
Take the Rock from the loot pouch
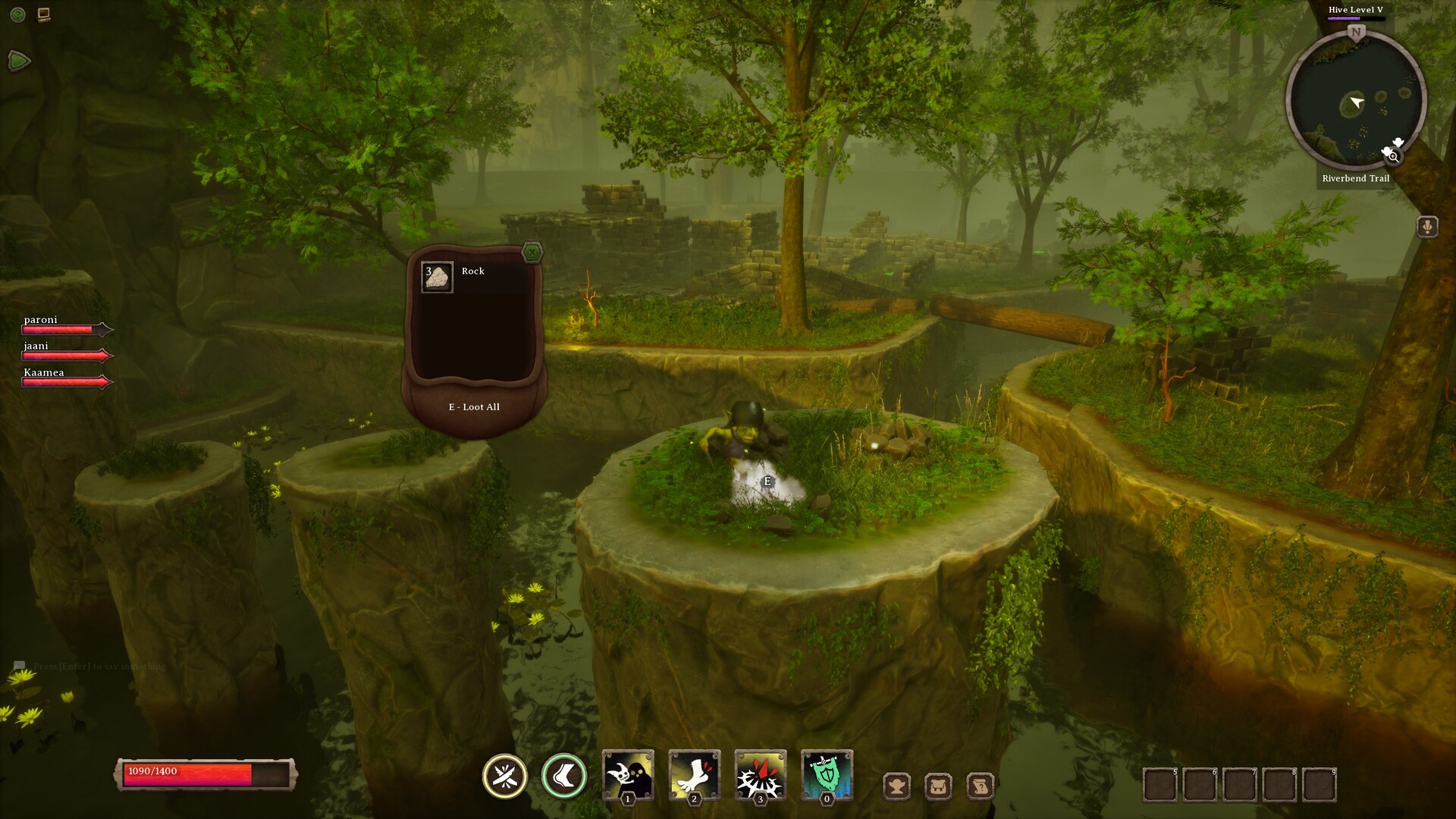tap(438, 278)
